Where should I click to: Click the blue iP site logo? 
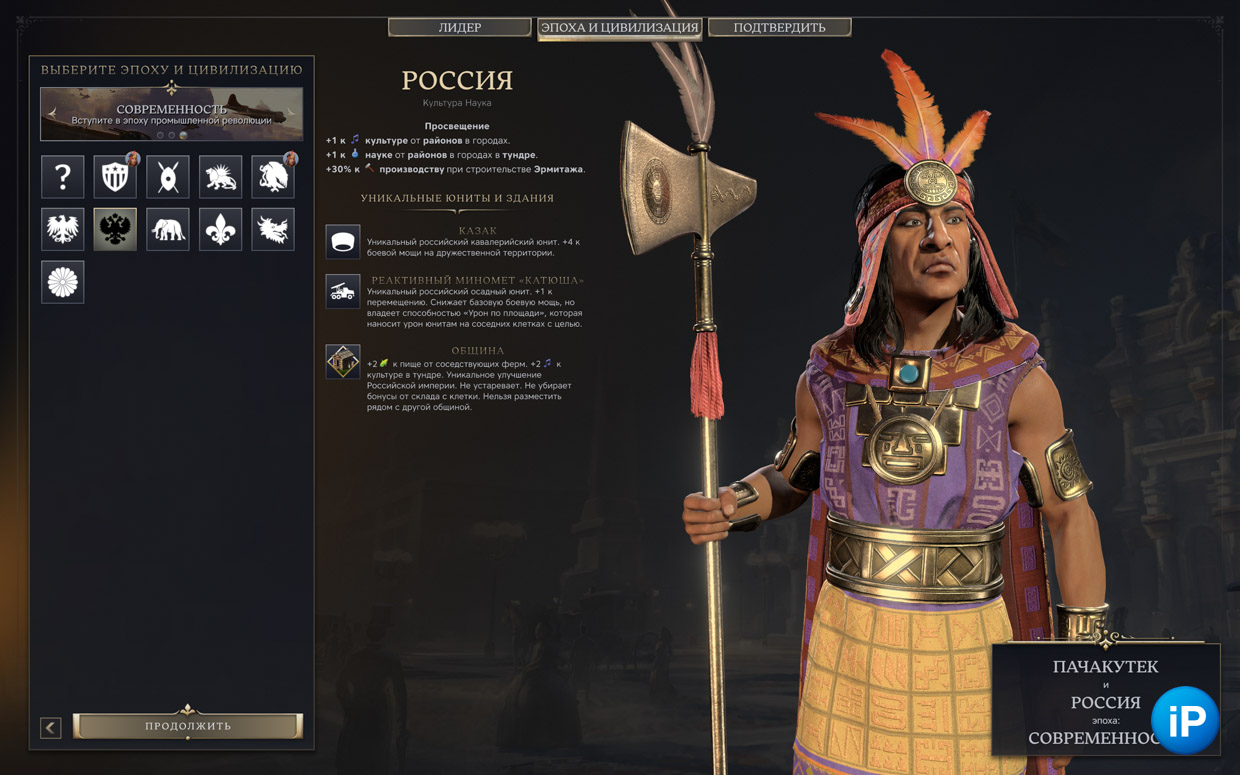(1185, 720)
